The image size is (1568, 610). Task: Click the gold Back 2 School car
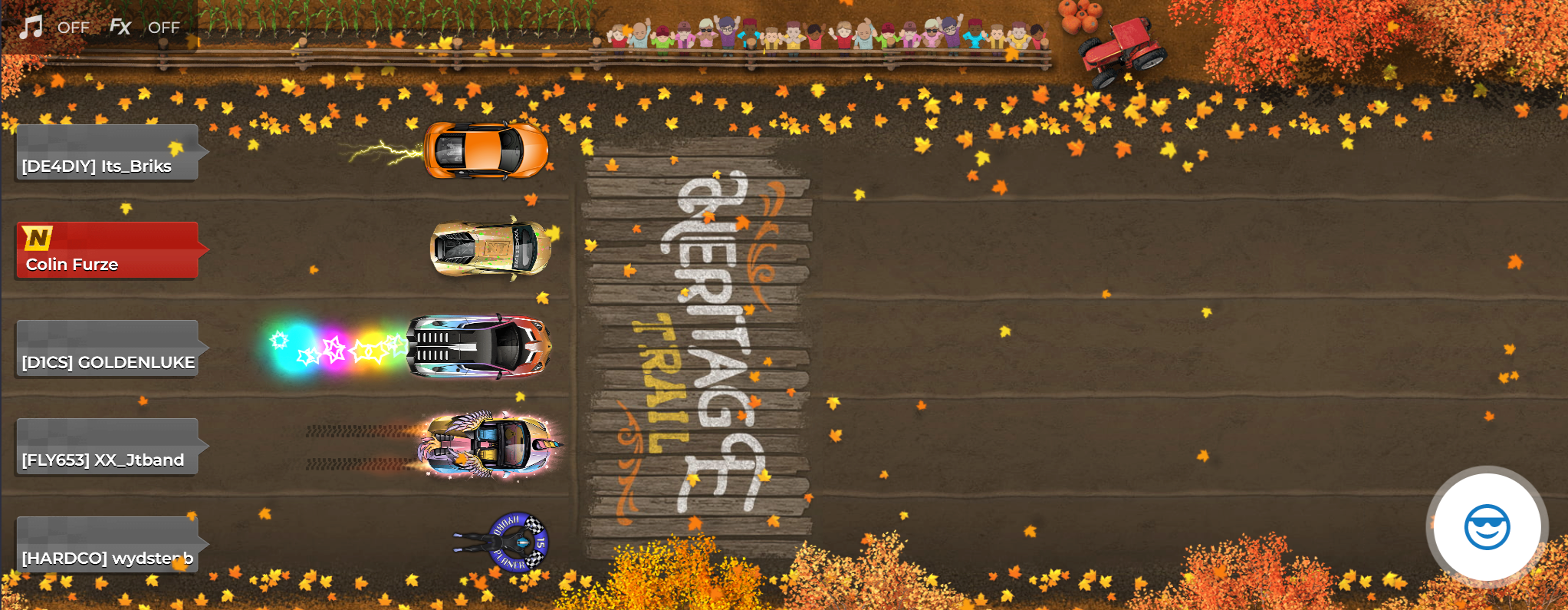(x=489, y=247)
